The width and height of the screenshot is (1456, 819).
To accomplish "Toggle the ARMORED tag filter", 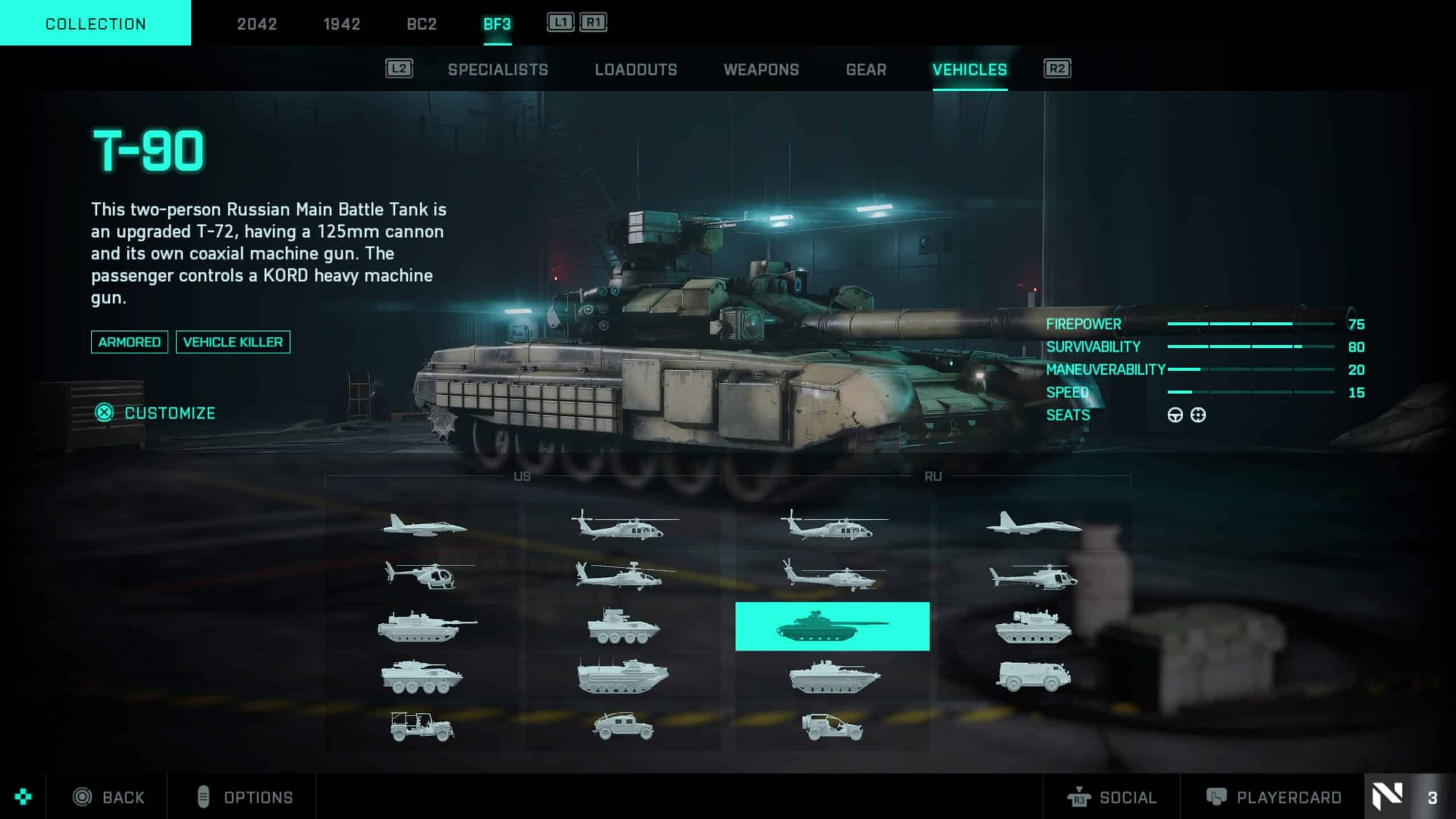I will [x=129, y=342].
